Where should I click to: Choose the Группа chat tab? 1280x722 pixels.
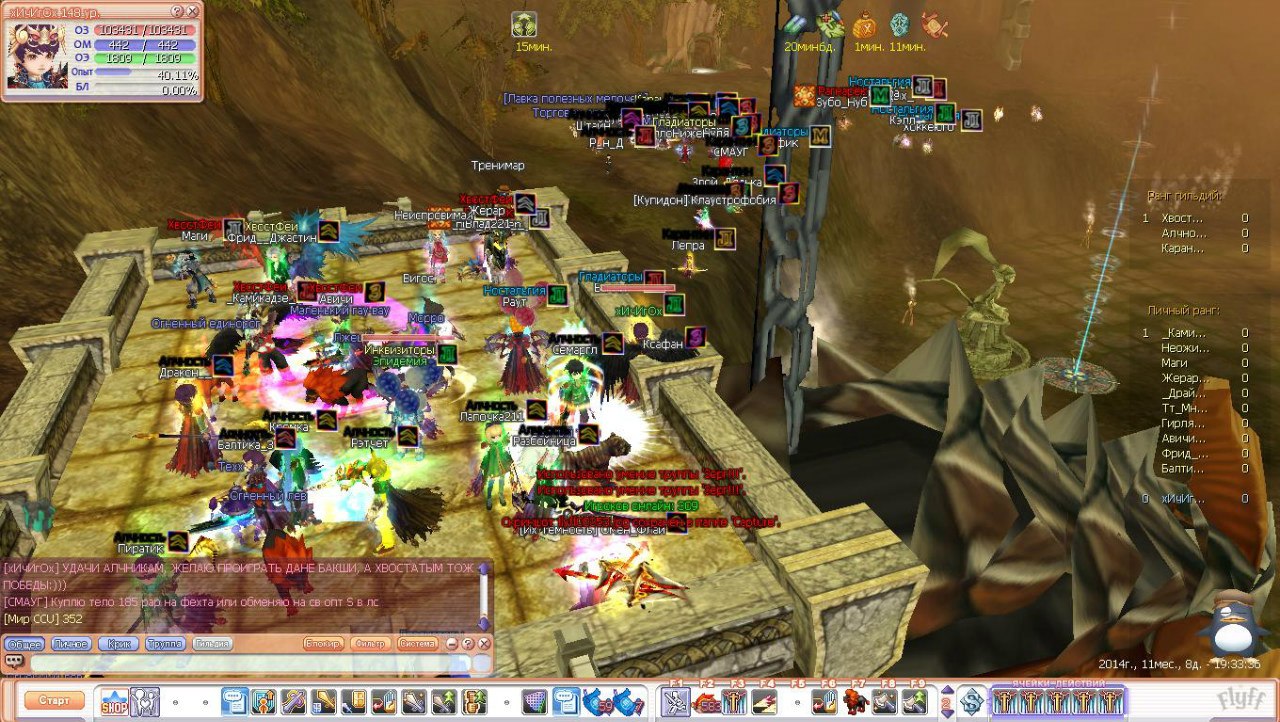(x=165, y=644)
